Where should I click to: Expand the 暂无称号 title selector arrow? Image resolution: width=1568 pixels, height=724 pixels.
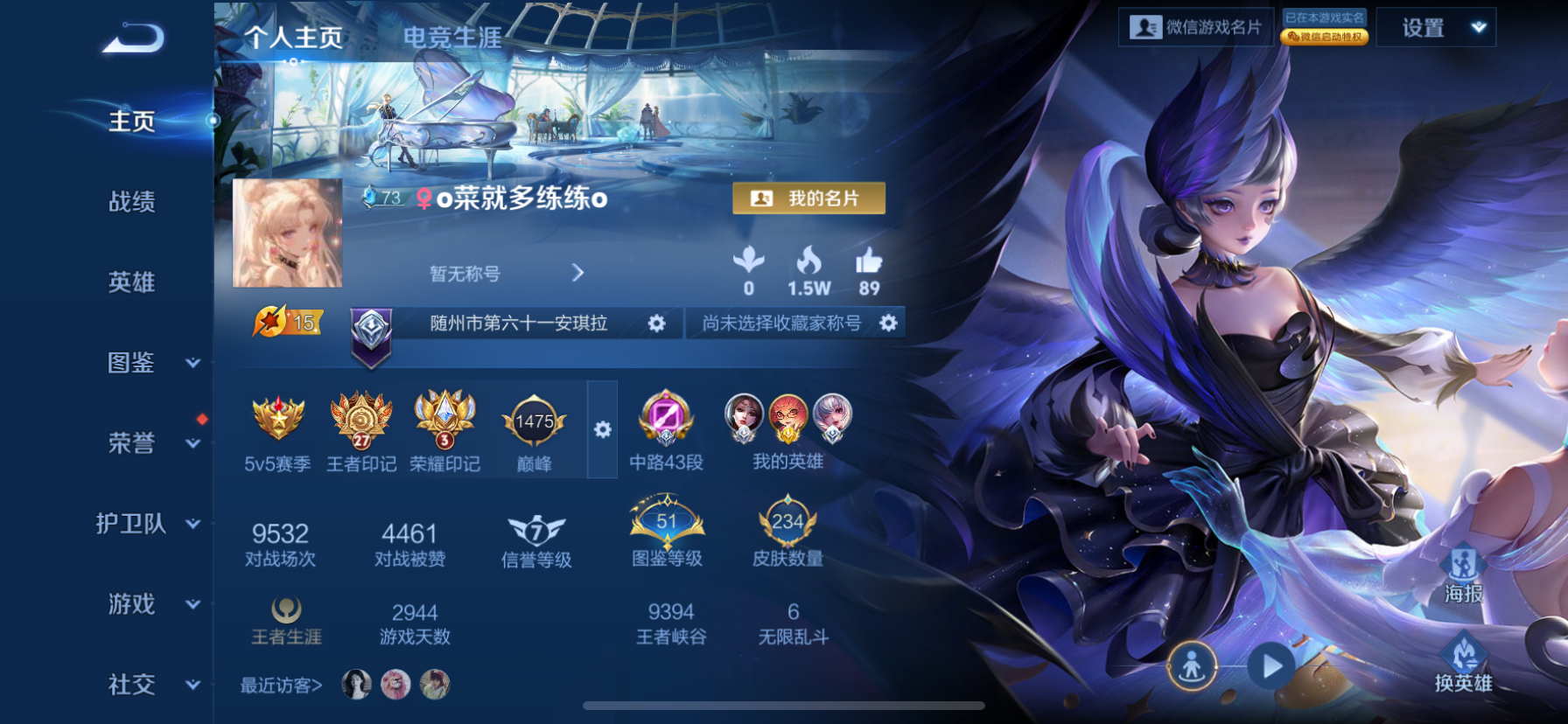click(x=577, y=273)
